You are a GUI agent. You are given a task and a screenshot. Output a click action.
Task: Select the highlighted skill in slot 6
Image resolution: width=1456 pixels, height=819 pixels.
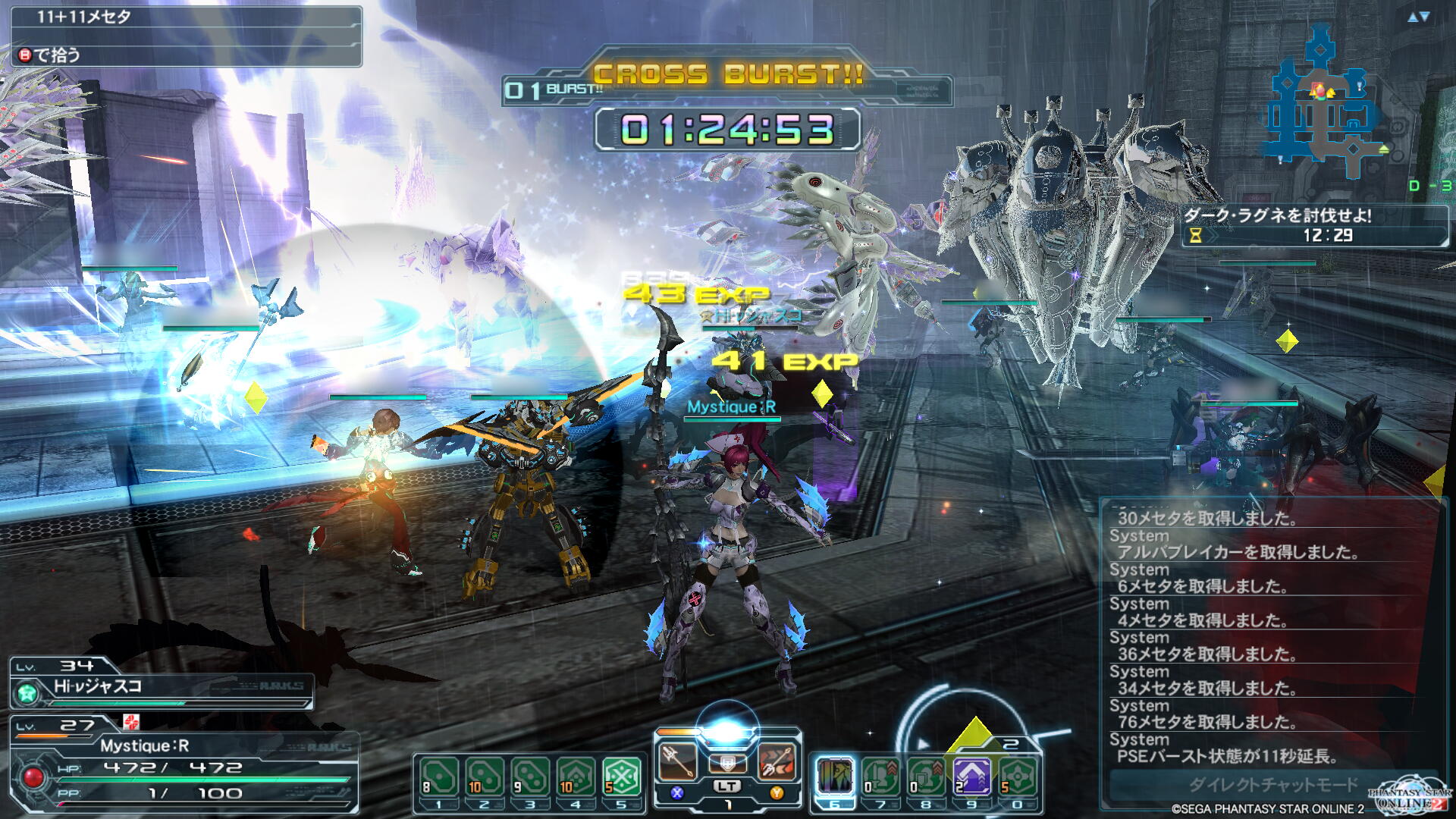pos(835,778)
